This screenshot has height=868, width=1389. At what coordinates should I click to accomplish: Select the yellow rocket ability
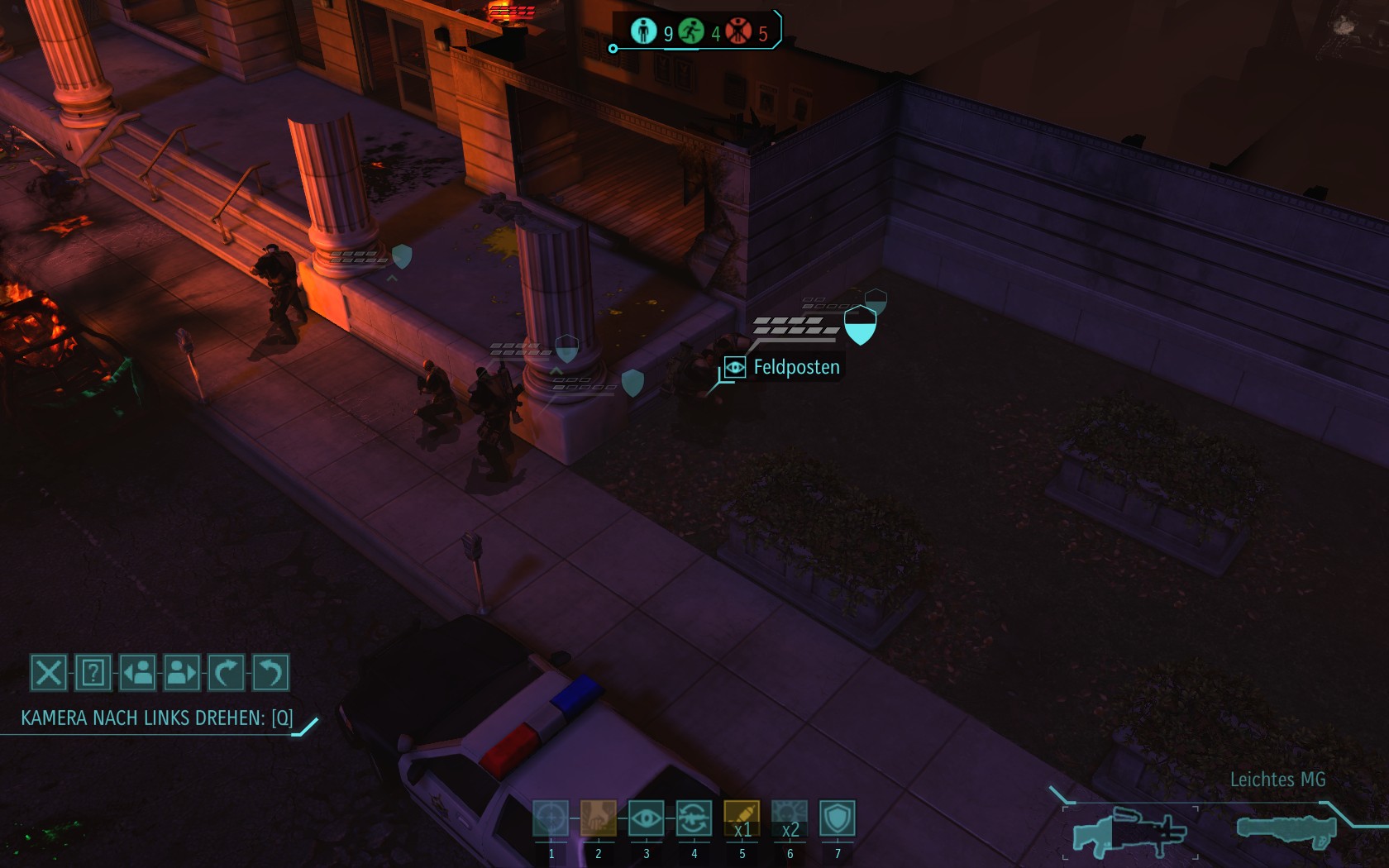742,818
